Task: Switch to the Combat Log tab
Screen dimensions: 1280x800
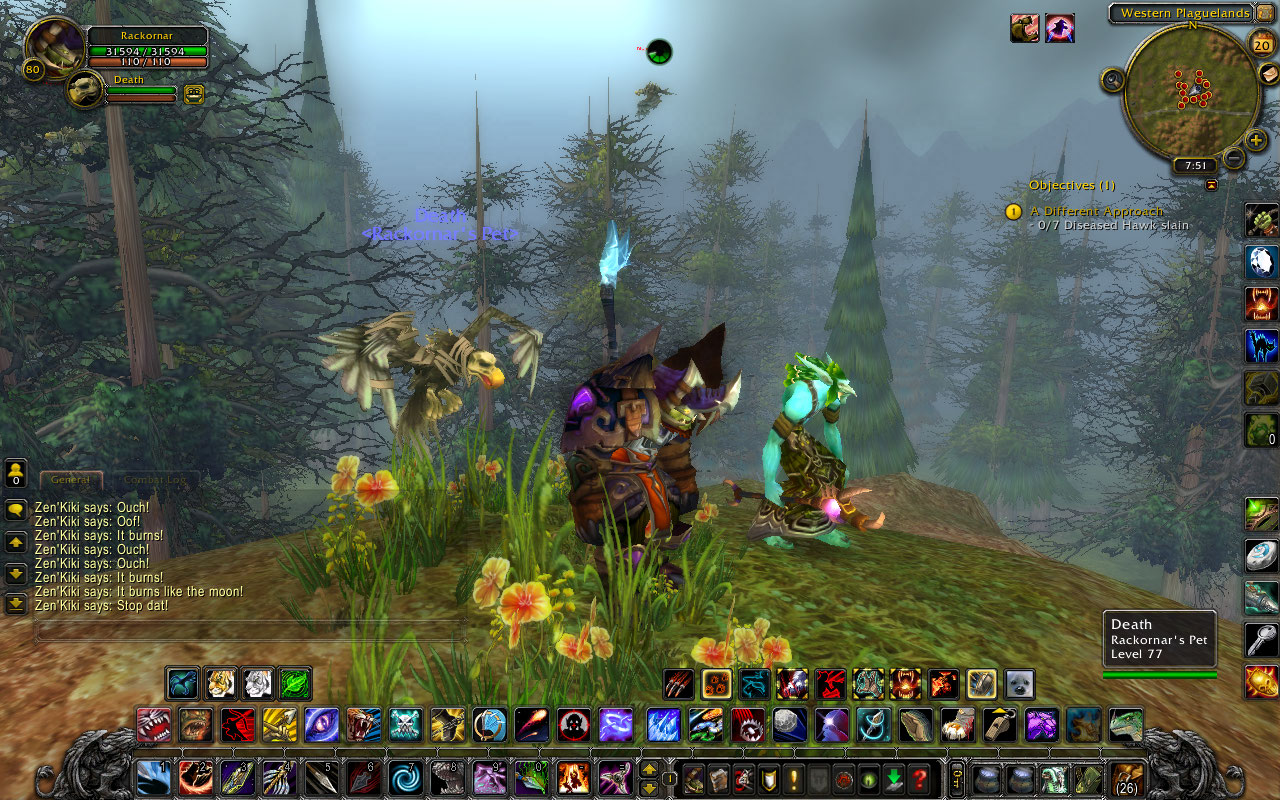Action: [x=154, y=480]
